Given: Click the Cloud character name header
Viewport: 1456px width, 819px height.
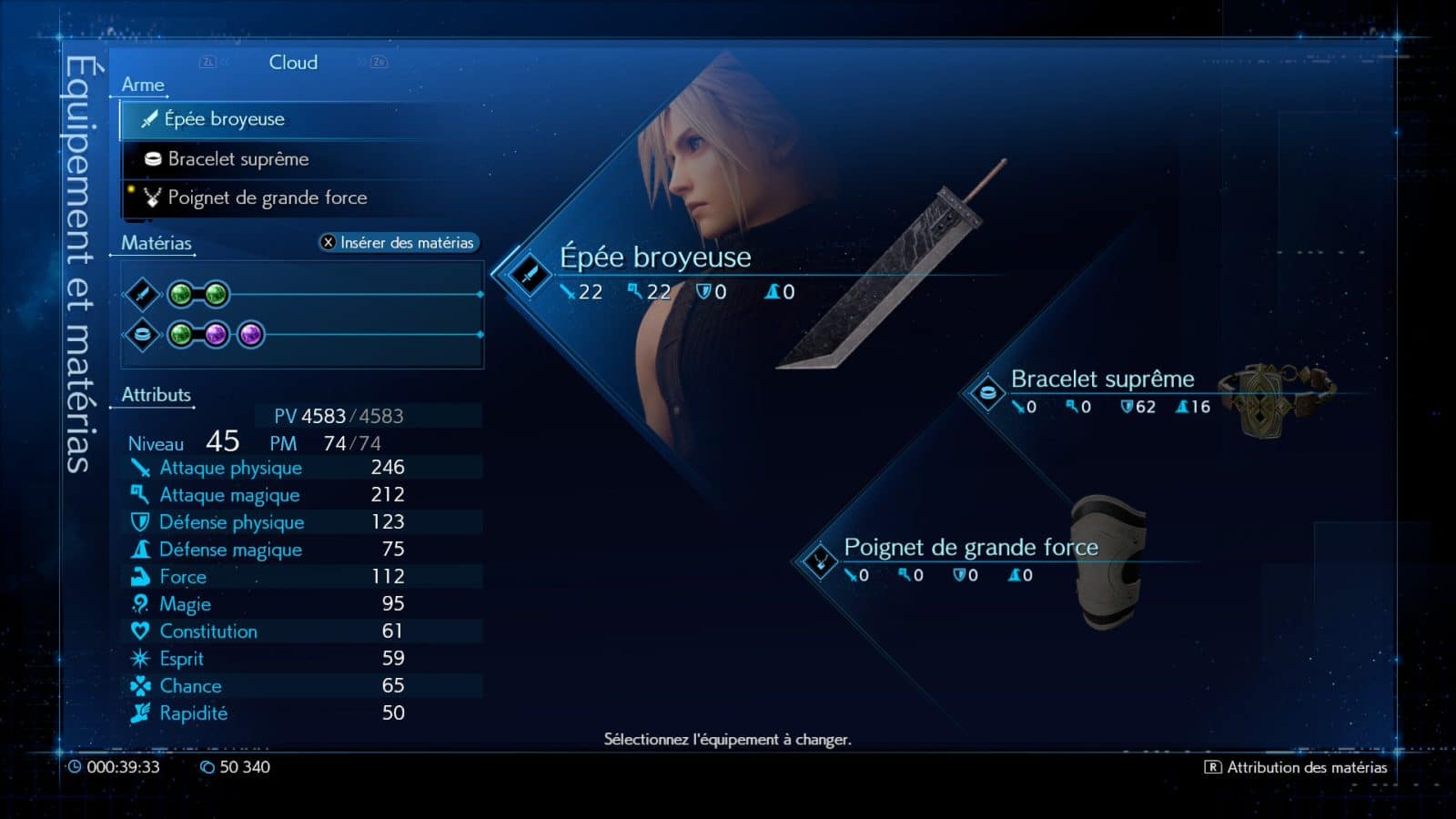Looking at the screenshot, I should point(293,63).
